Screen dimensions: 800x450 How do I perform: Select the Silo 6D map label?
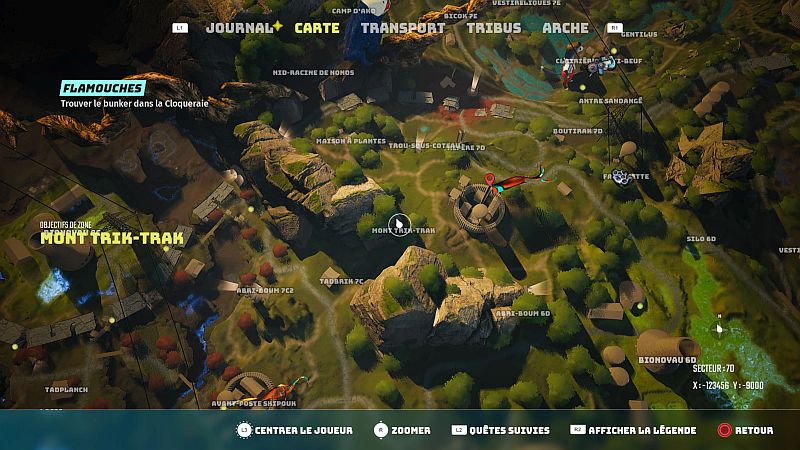coord(701,239)
